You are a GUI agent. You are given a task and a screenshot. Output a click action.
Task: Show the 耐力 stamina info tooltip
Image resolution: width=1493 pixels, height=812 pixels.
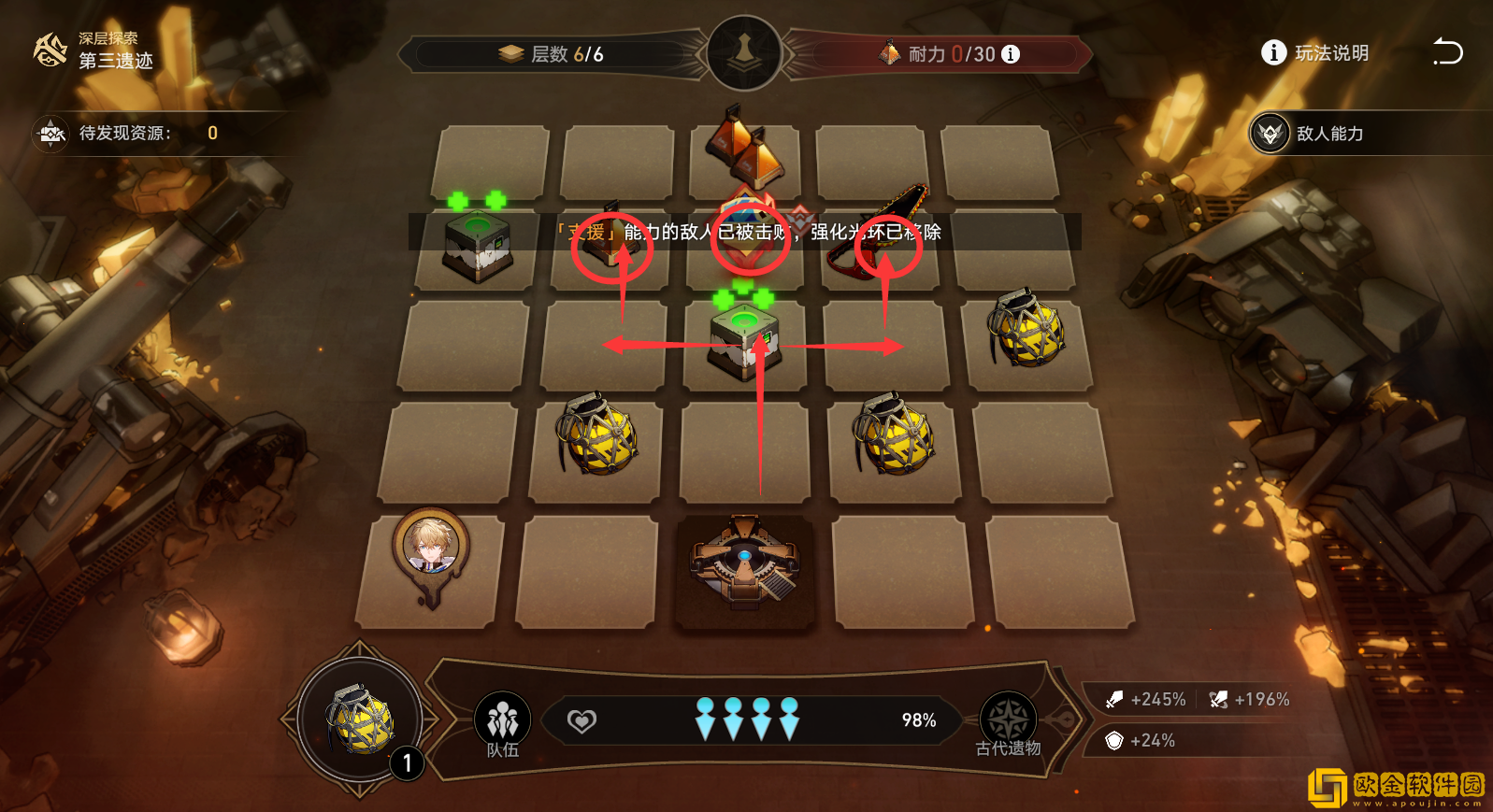[x=1011, y=54]
